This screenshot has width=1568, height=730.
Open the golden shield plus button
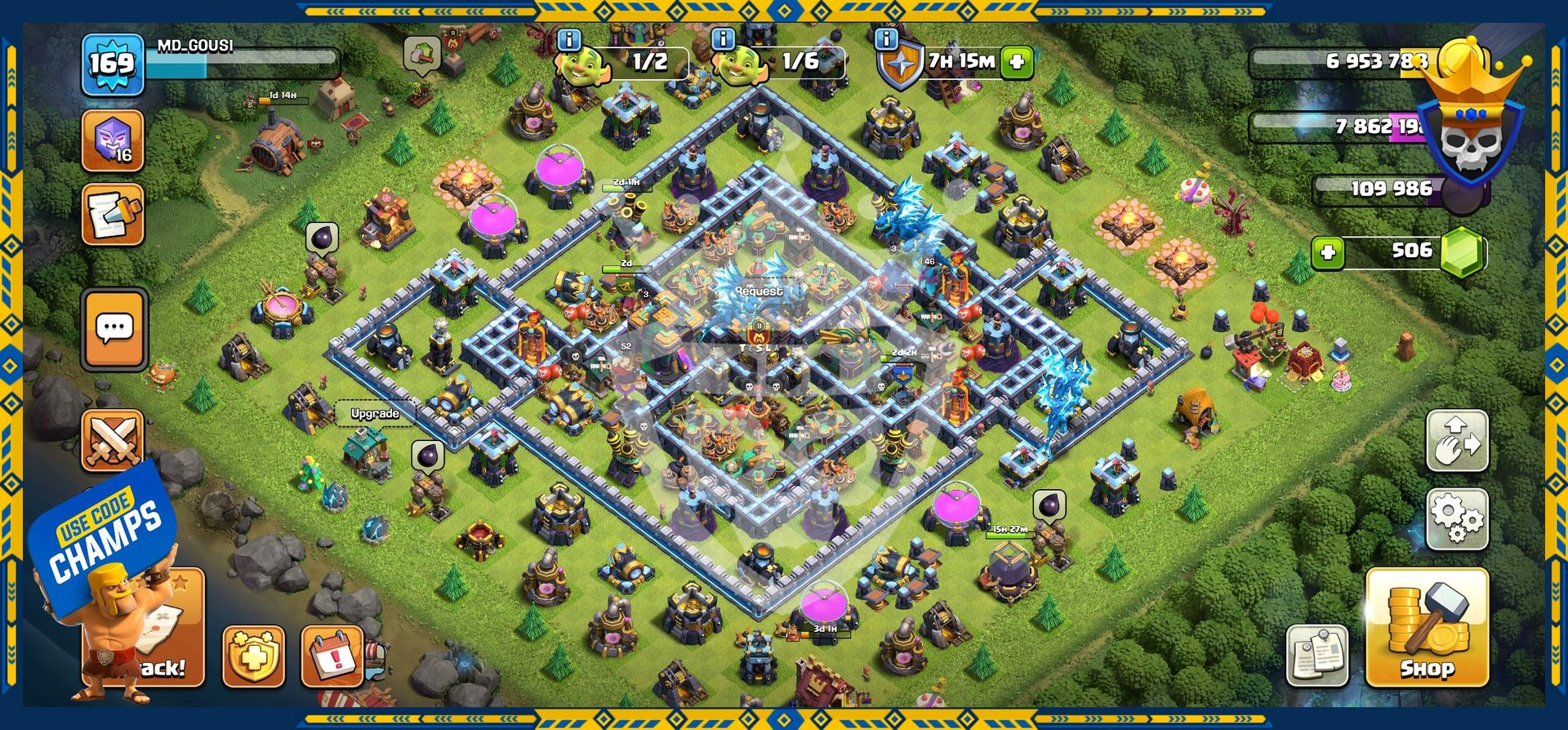click(x=254, y=657)
